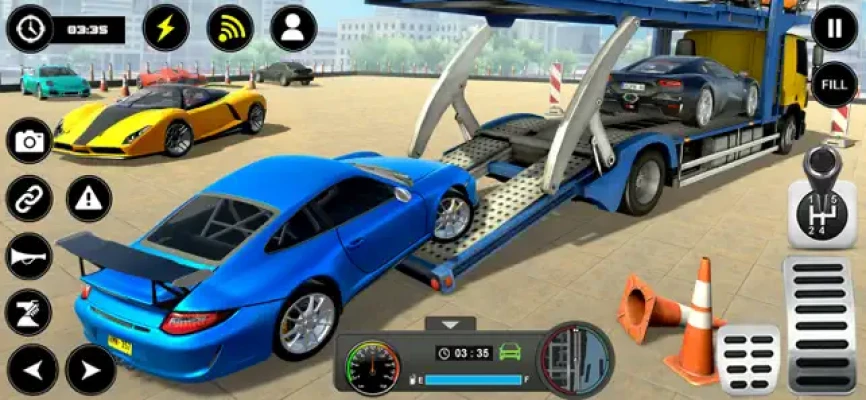Image resolution: width=866 pixels, height=400 pixels.
Task: Click the wireless signal icon
Action: (x=230, y=28)
